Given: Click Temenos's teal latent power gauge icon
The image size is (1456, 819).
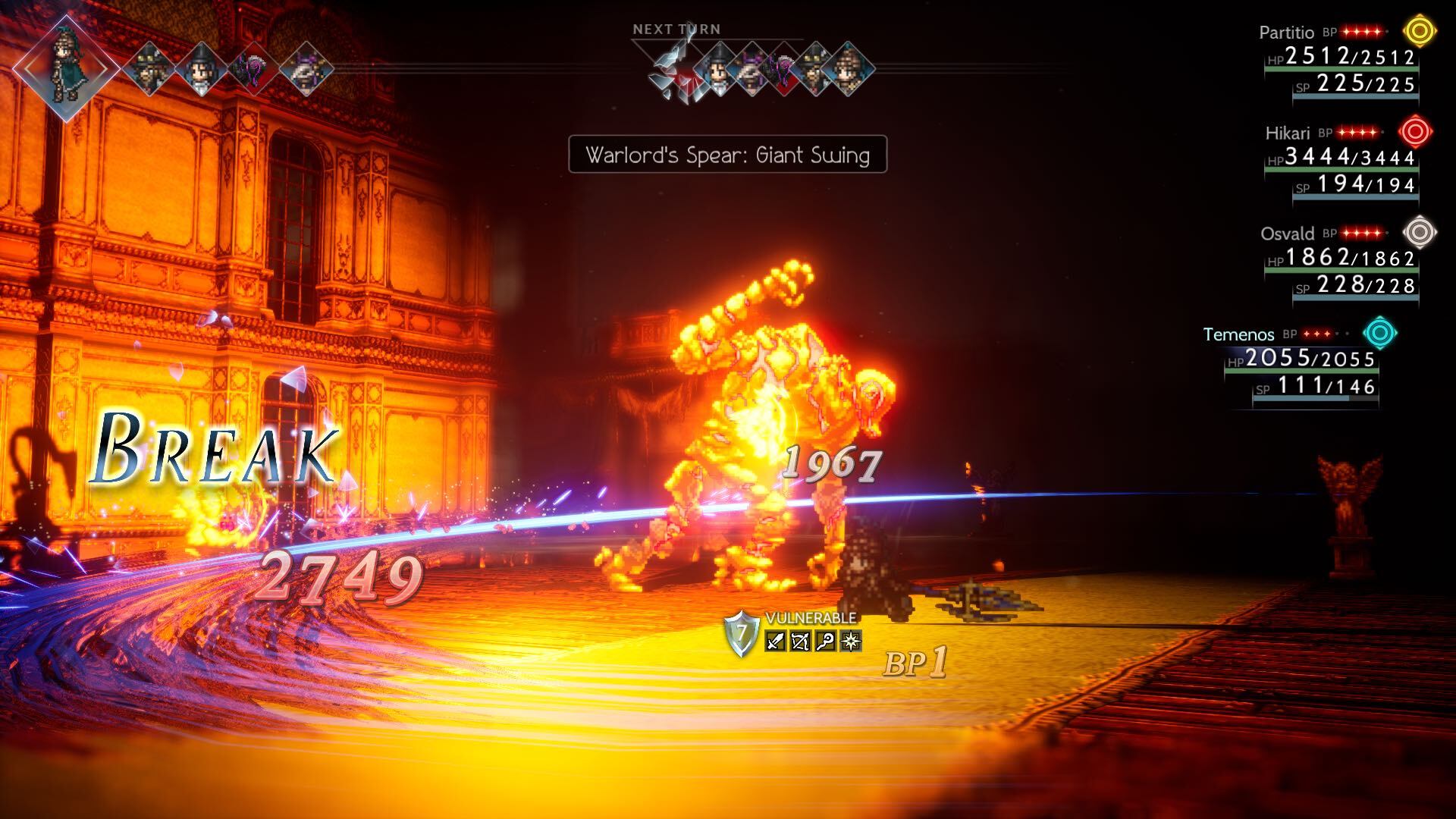Looking at the screenshot, I should pos(1379,333).
